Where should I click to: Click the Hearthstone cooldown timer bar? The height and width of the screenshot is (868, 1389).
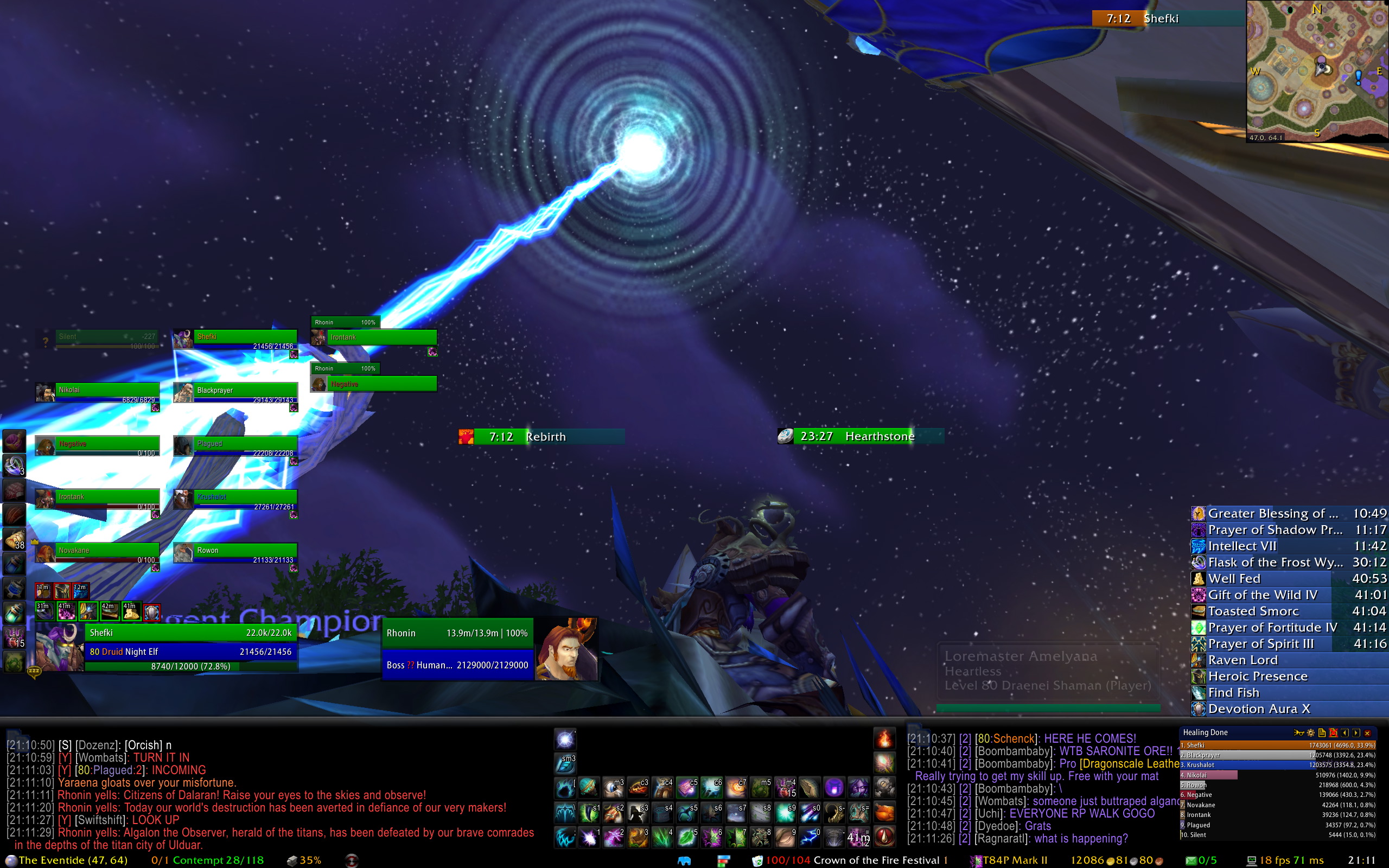pyautogui.click(x=861, y=436)
